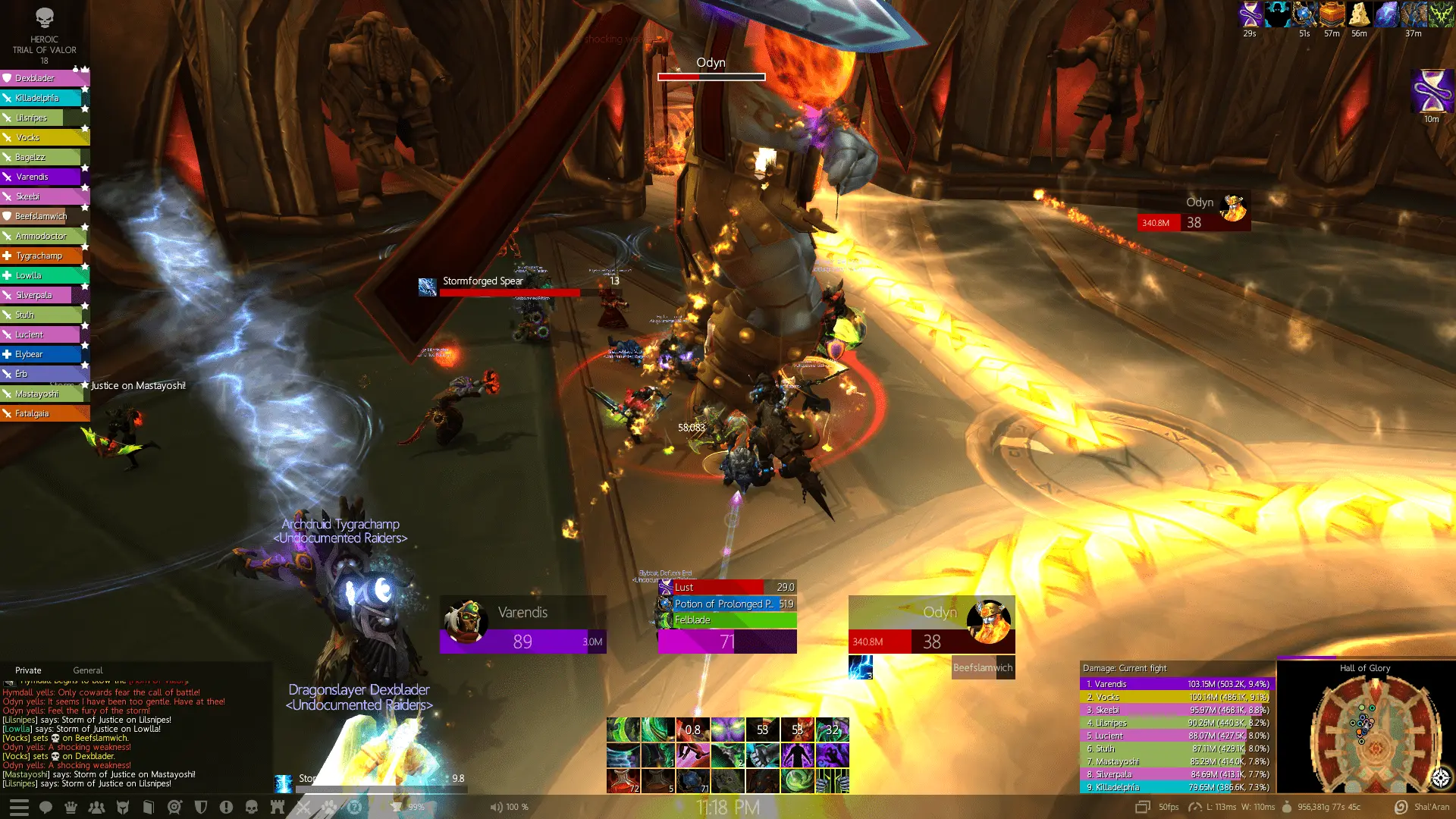The width and height of the screenshot is (1456, 819).
Task: Activate the green caged hands ability
Action: [x=832, y=781]
